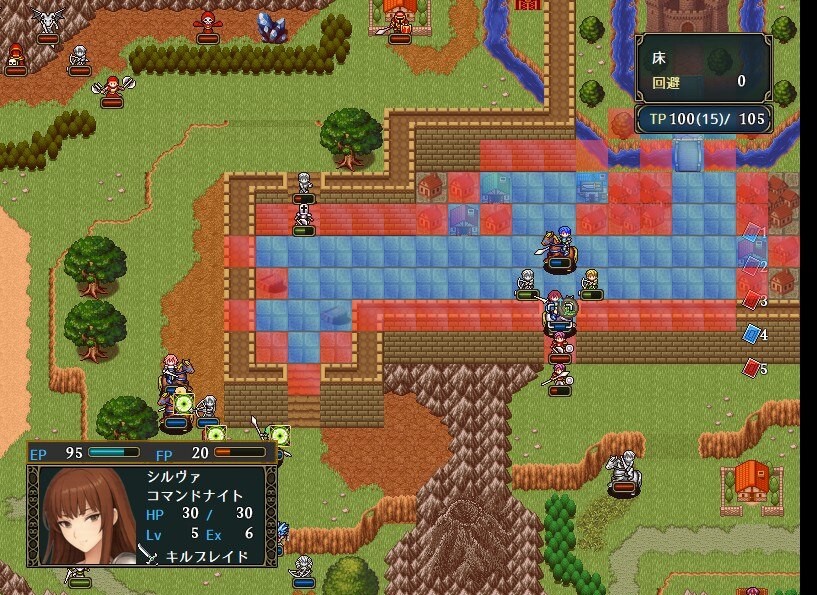Viewport: 817px width, 595px height.
Task: Select the card numbered 1
Action: tap(753, 235)
